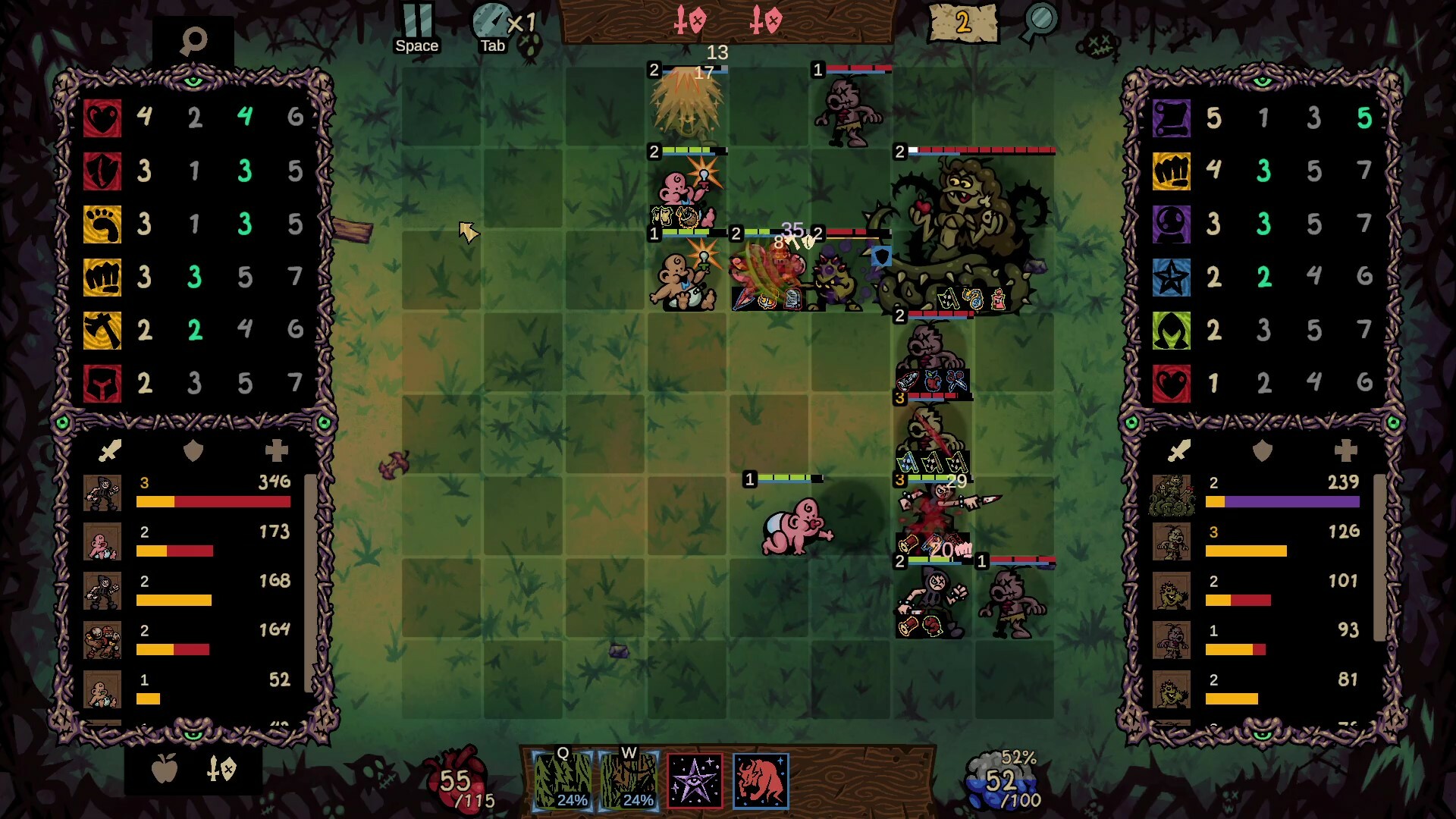
Task: Activate the red bull artifact at the bottom
Action: 760,782
